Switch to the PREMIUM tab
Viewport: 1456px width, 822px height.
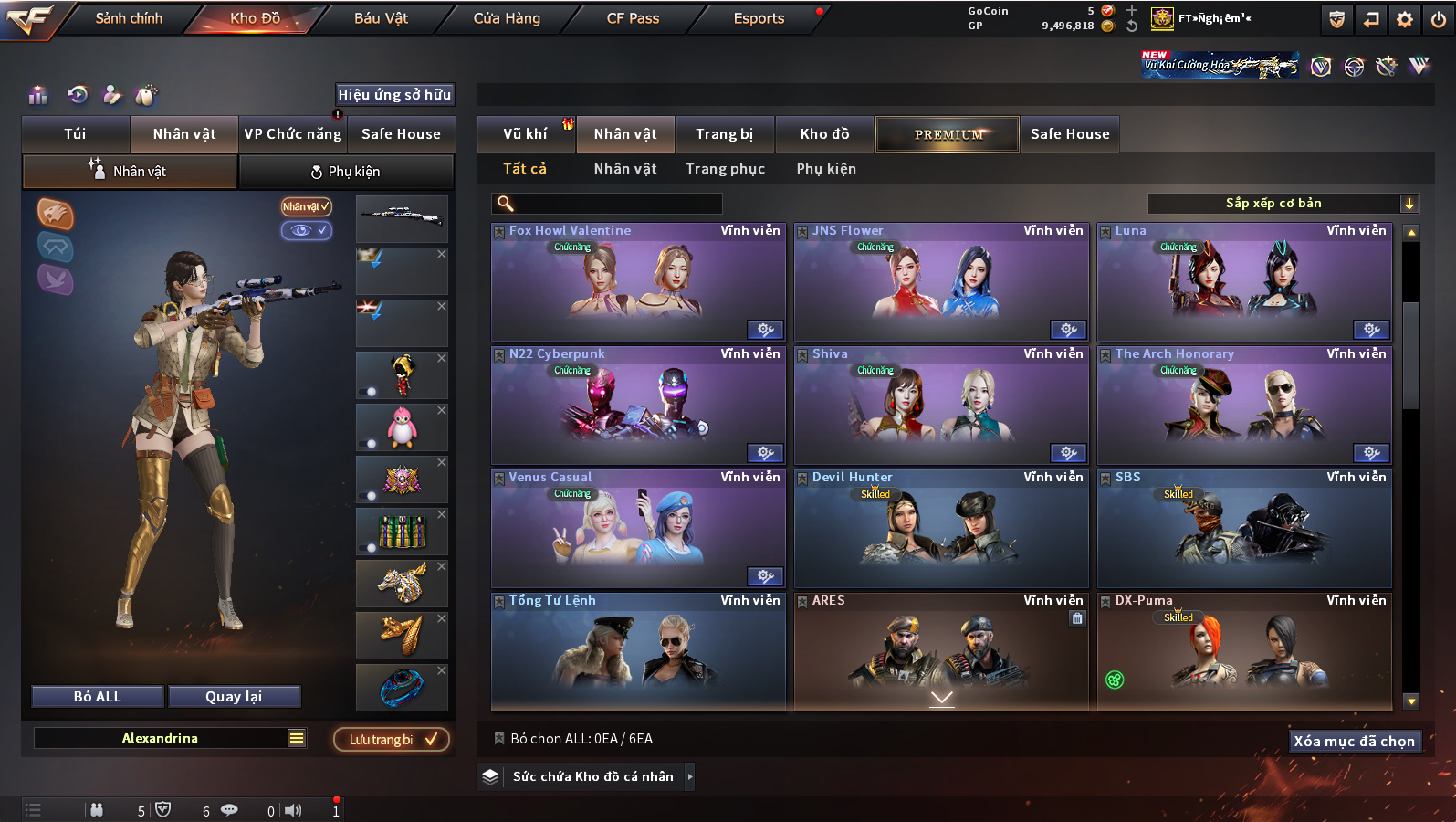pyautogui.click(x=948, y=134)
